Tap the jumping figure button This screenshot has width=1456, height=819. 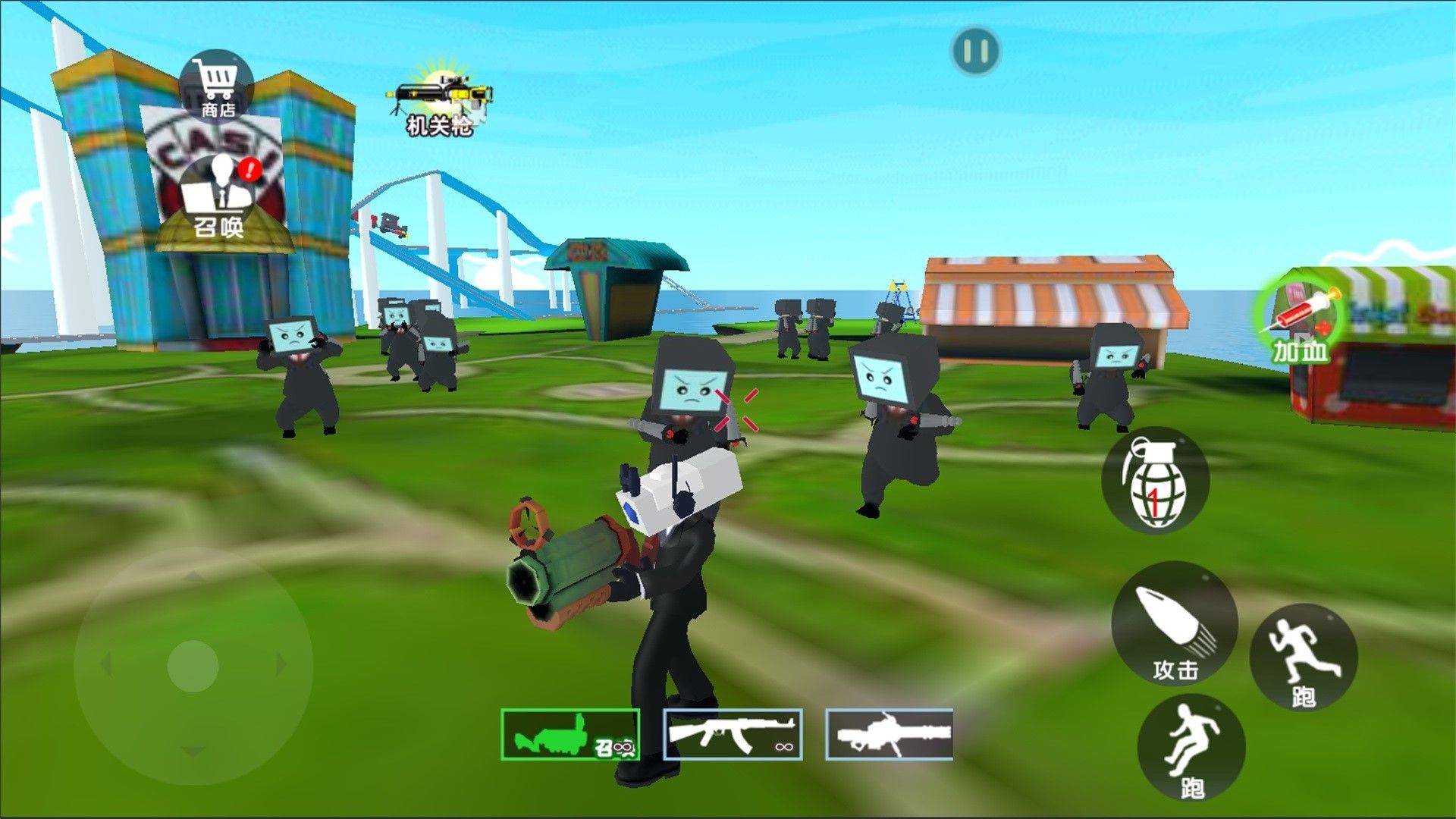1191,748
